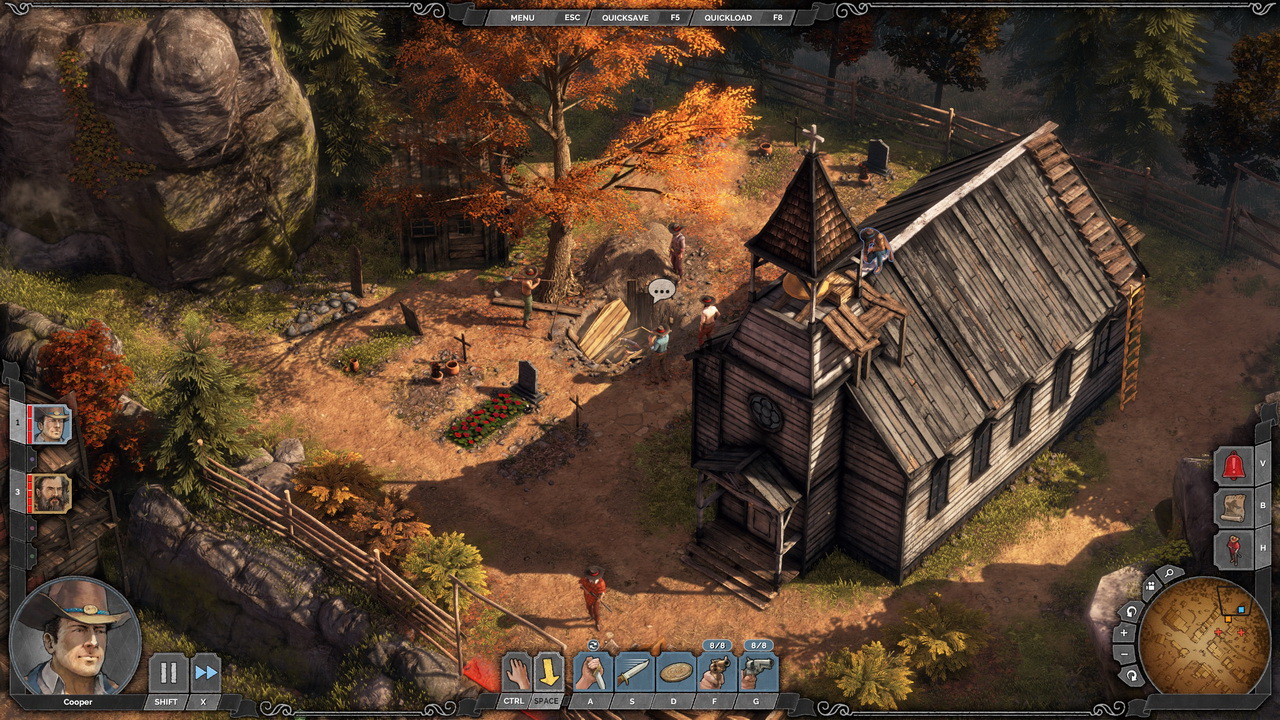
Task: Activate the hand interact action
Action: [516, 672]
